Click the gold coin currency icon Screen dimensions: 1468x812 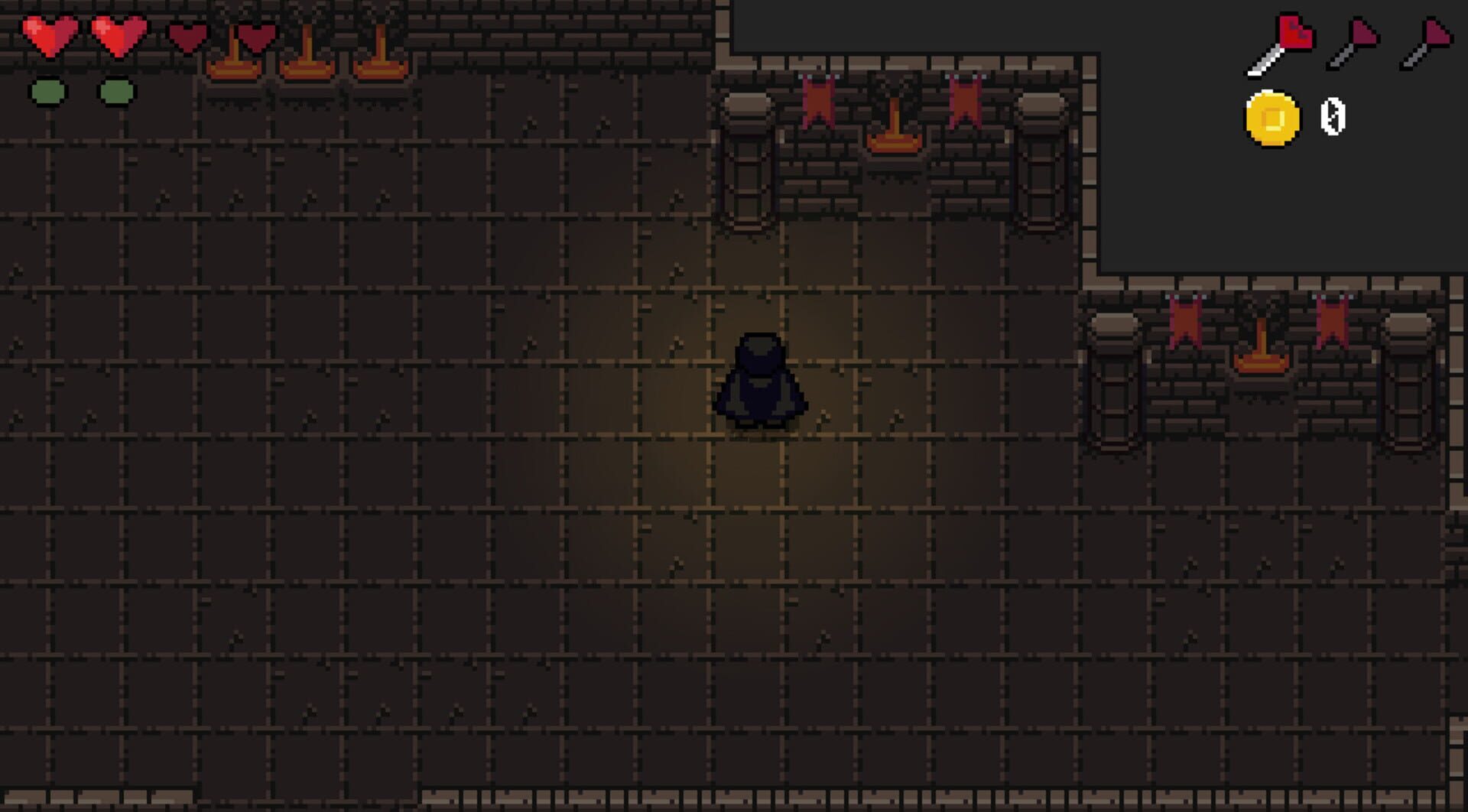(x=1273, y=119)
